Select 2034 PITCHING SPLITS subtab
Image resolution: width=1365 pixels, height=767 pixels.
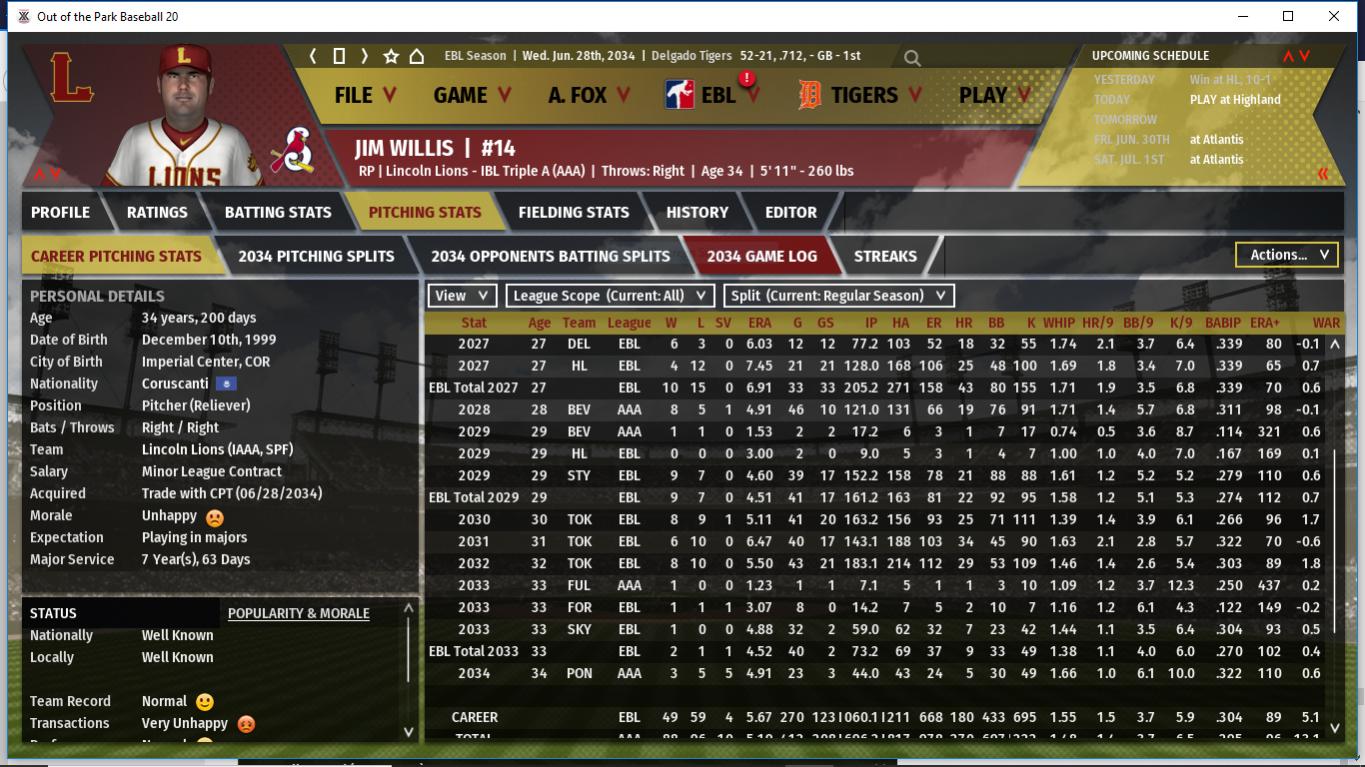click(x=316, y=256)
